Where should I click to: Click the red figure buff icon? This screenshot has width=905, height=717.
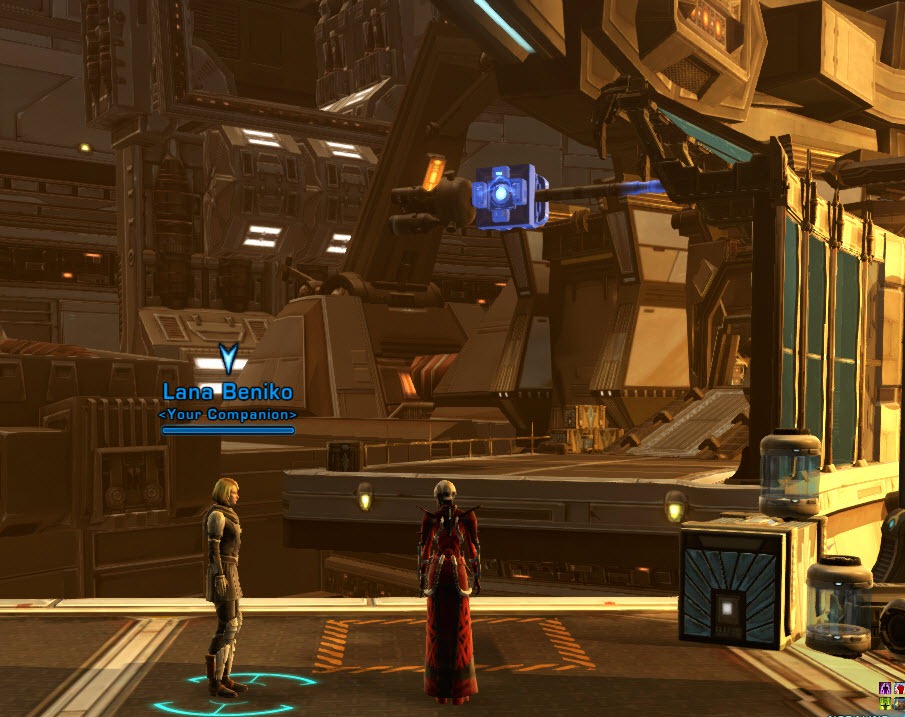pyautogui.click(x=898, y=689)
